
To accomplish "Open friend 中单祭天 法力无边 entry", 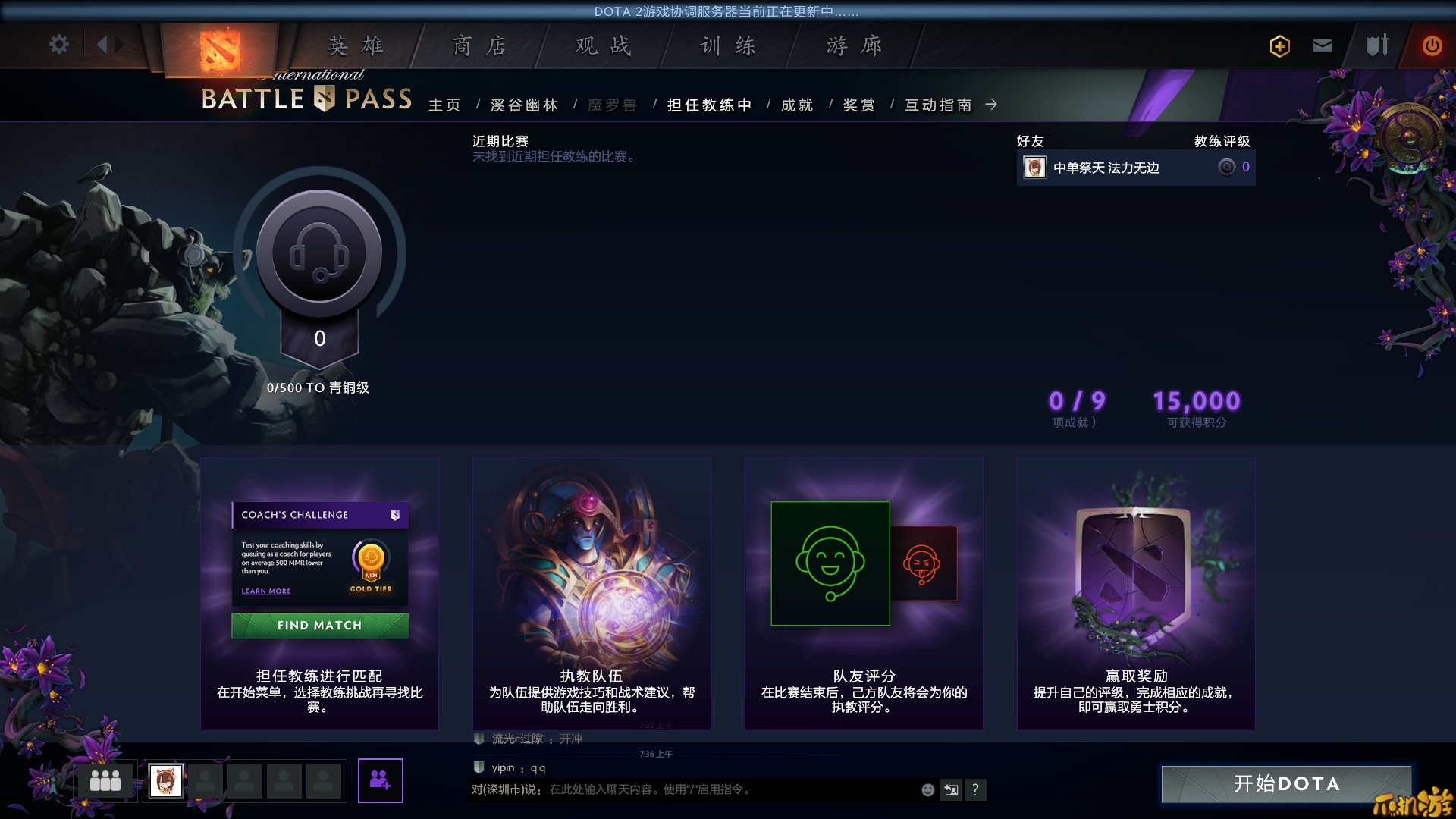I will point(1107,168).
